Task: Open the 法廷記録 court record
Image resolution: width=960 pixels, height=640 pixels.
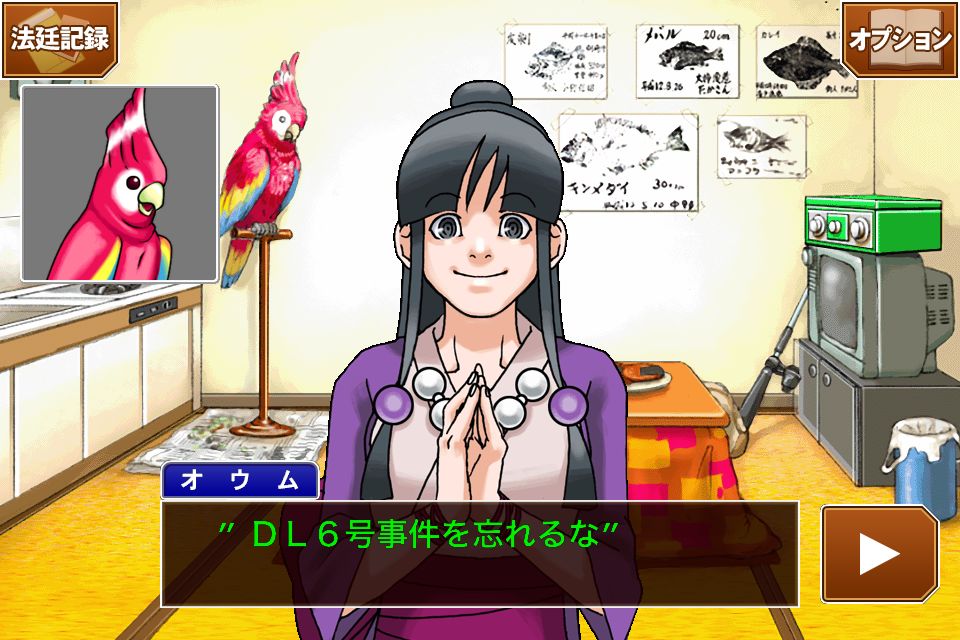Action: tap(58, 38)
